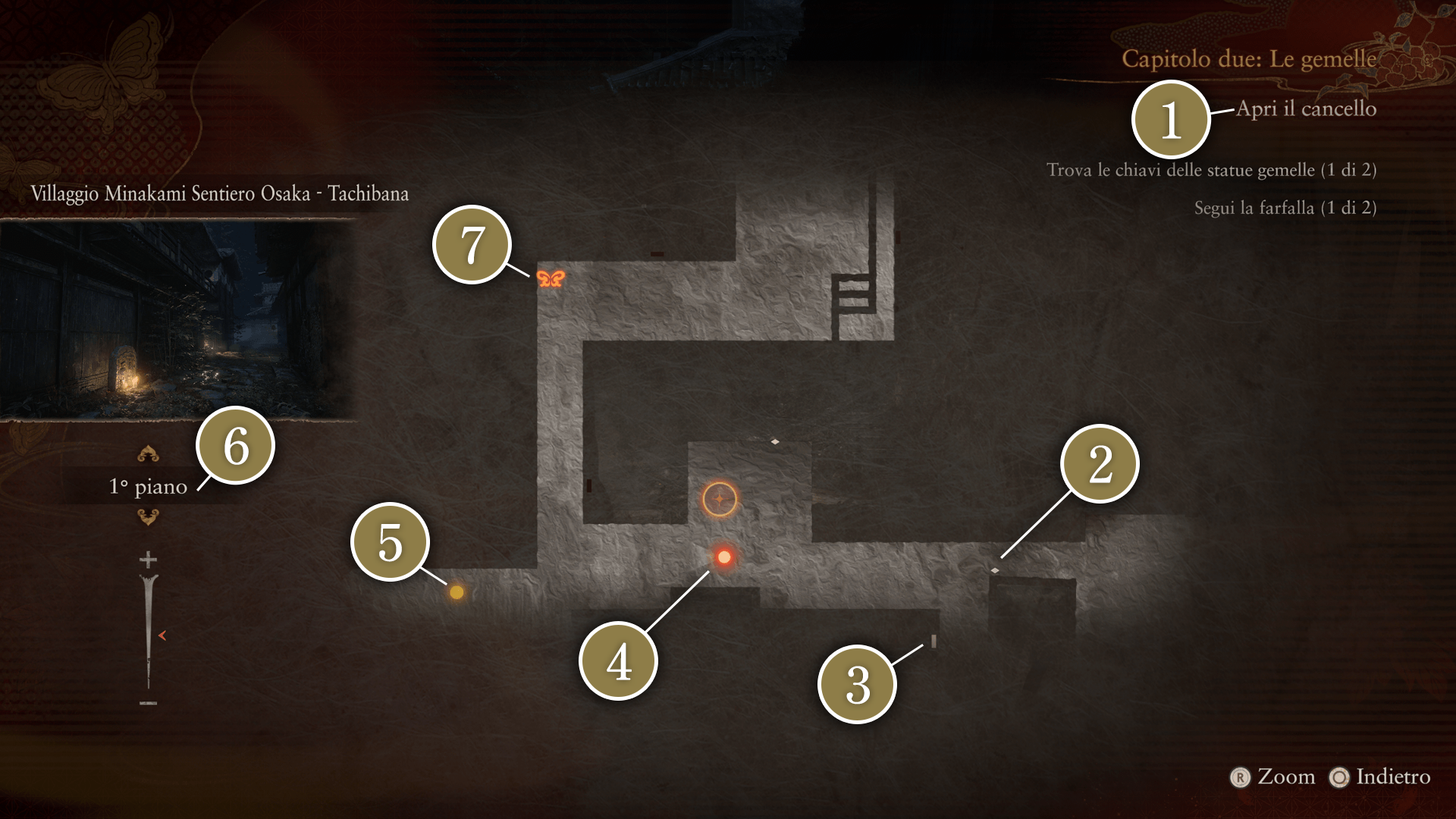Open the location preview thumbnail

tap(177, 320)
